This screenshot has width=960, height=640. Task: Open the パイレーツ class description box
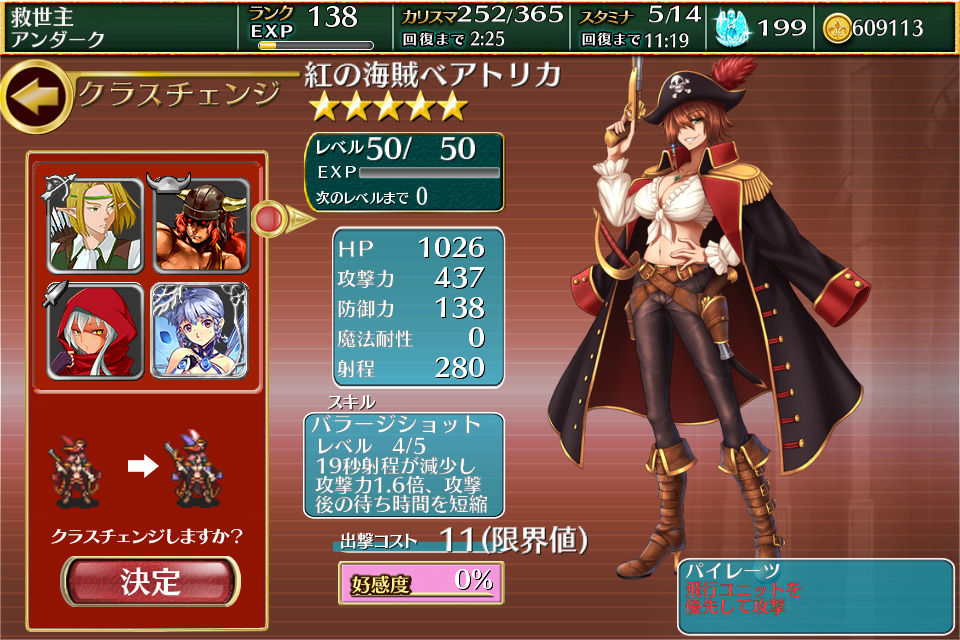pyautogui.click(x=816, y=597)
